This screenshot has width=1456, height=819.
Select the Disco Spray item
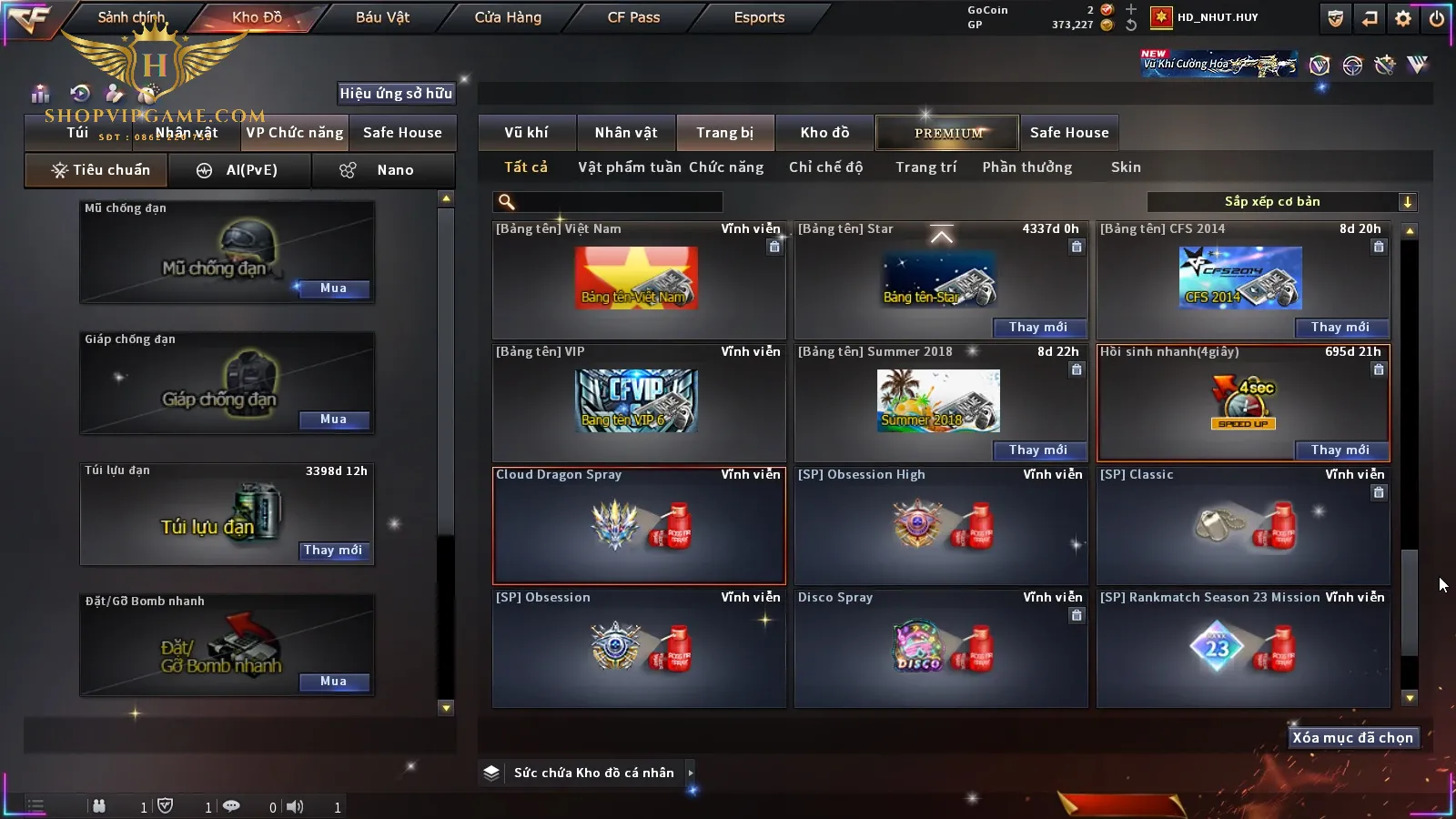[x=941, y=648]
